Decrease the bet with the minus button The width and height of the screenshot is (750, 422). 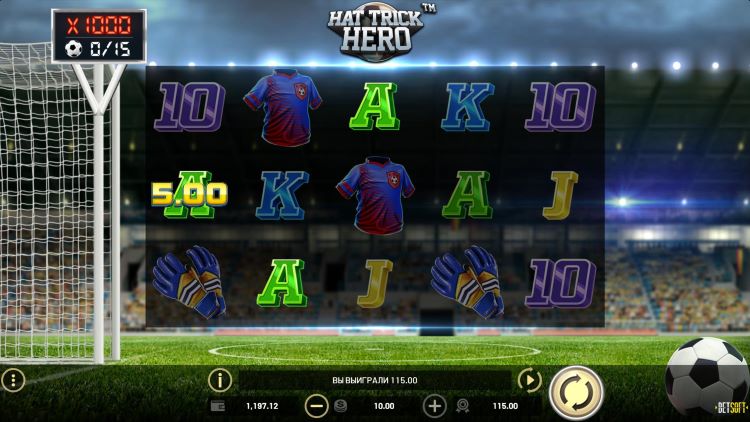[x=316, y=406]
